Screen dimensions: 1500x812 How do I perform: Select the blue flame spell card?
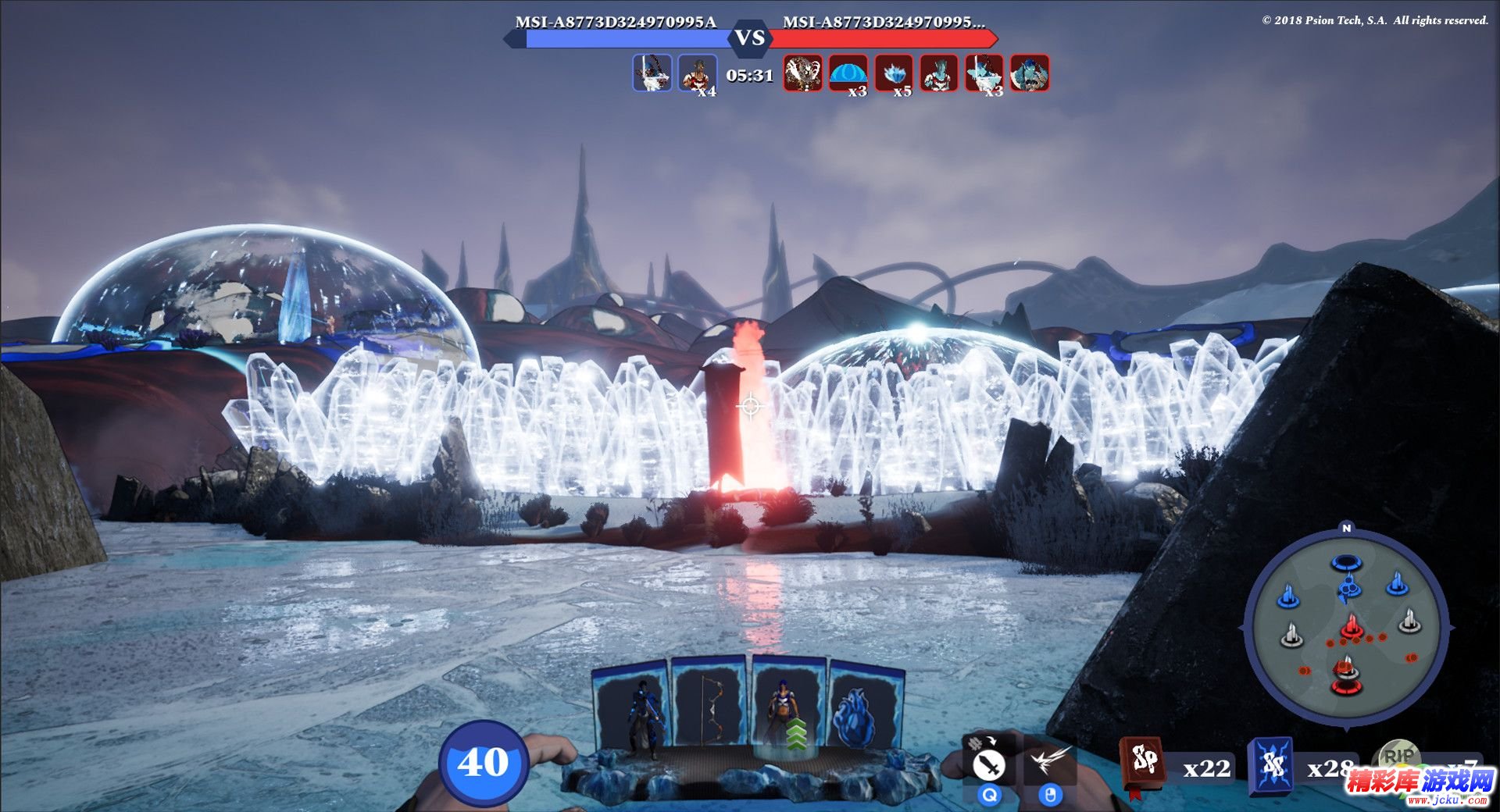click(x=866, y=712)
